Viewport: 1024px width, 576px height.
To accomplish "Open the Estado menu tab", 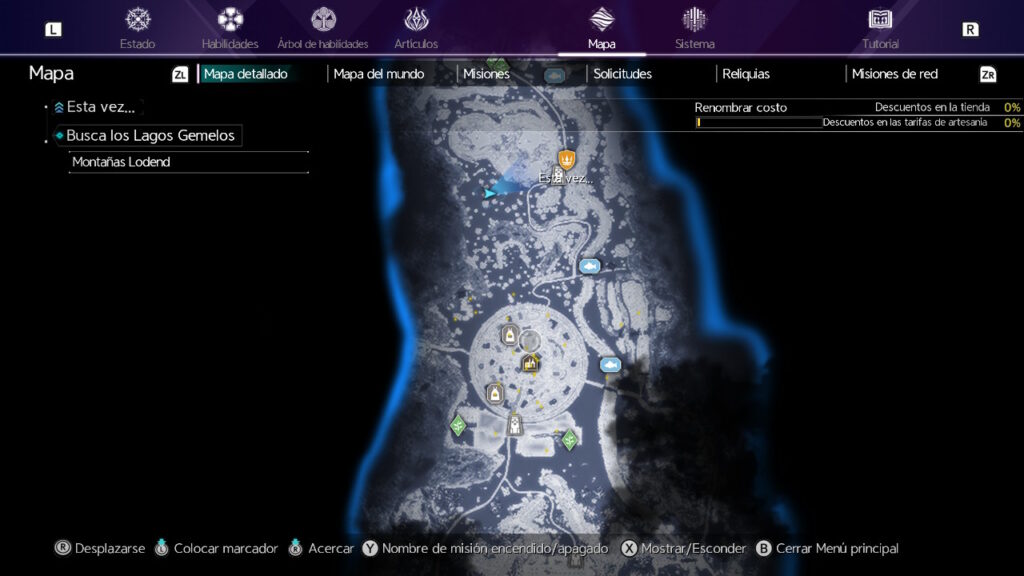I will coord(137,28).
